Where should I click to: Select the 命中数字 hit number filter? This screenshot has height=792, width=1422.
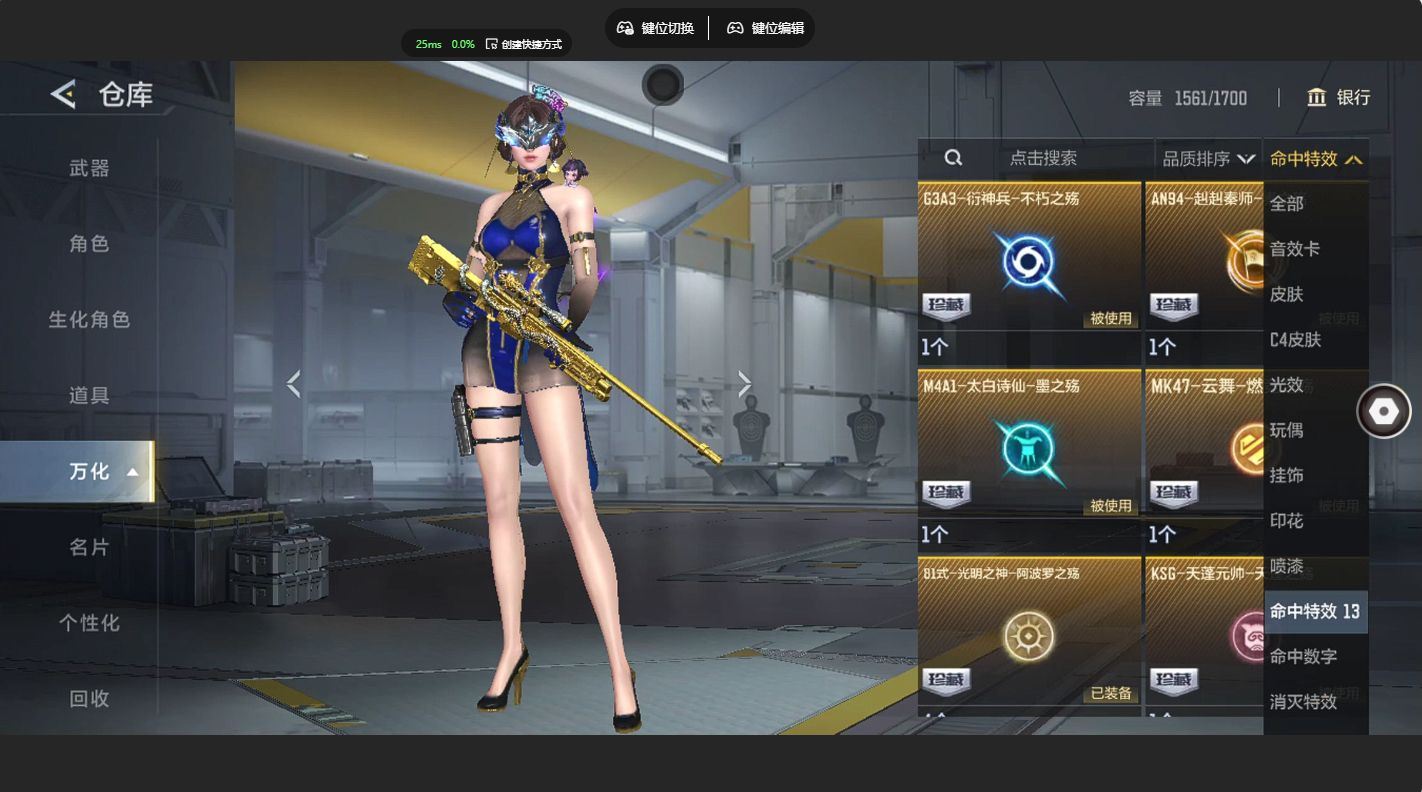tap(1303, 656)
